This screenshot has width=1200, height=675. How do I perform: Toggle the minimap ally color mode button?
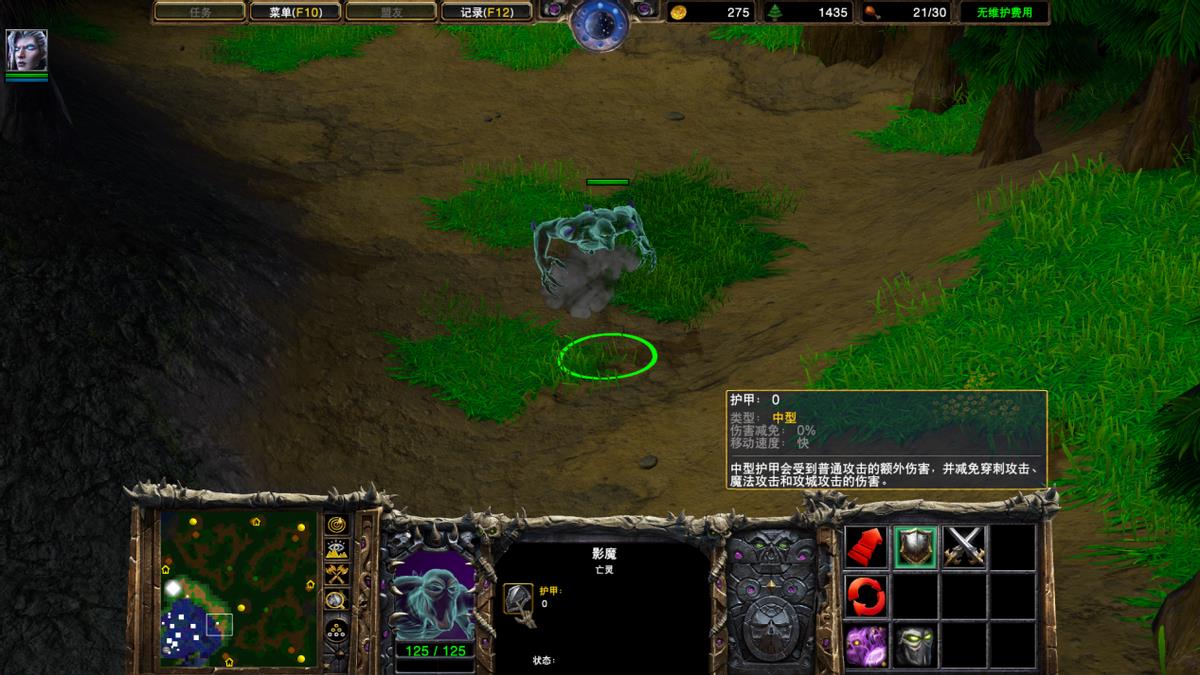coord(336,575)
